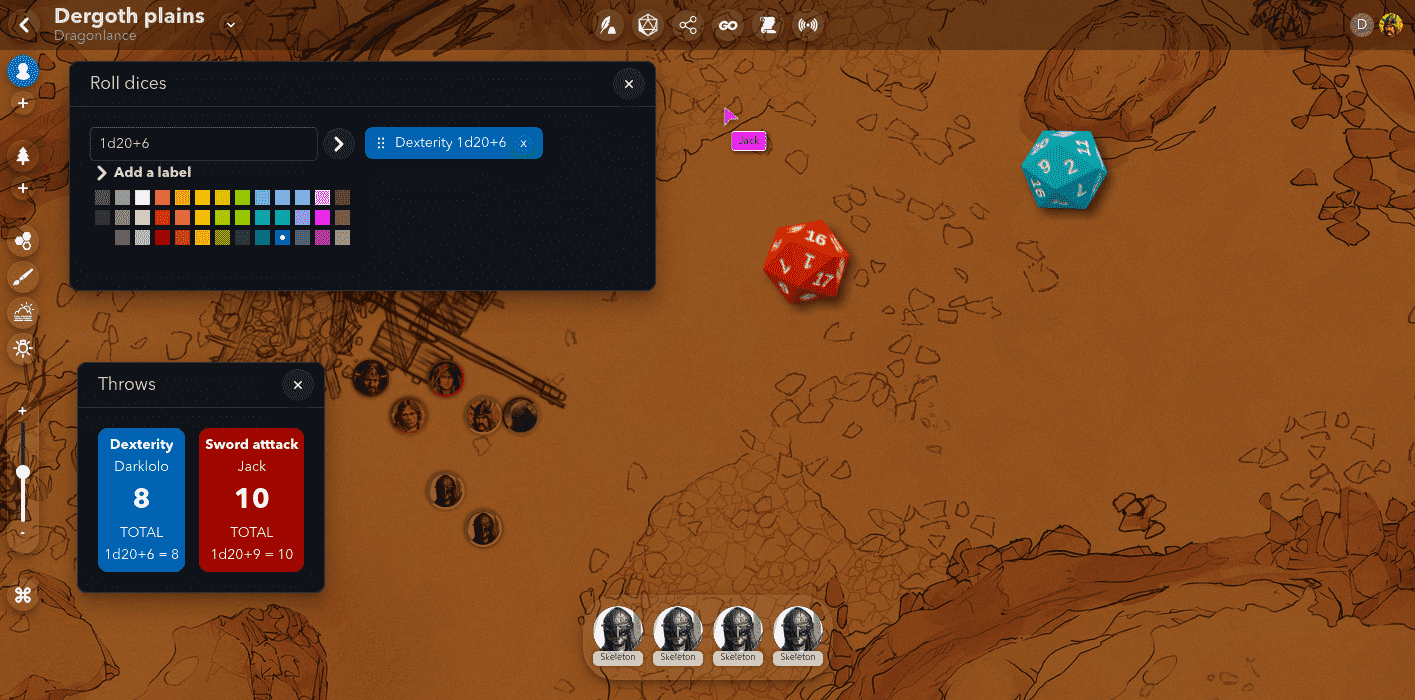Open the Dergoth plains scene dropdown
The width and height of the screenshot is (1415, 700).
point(232,25)
